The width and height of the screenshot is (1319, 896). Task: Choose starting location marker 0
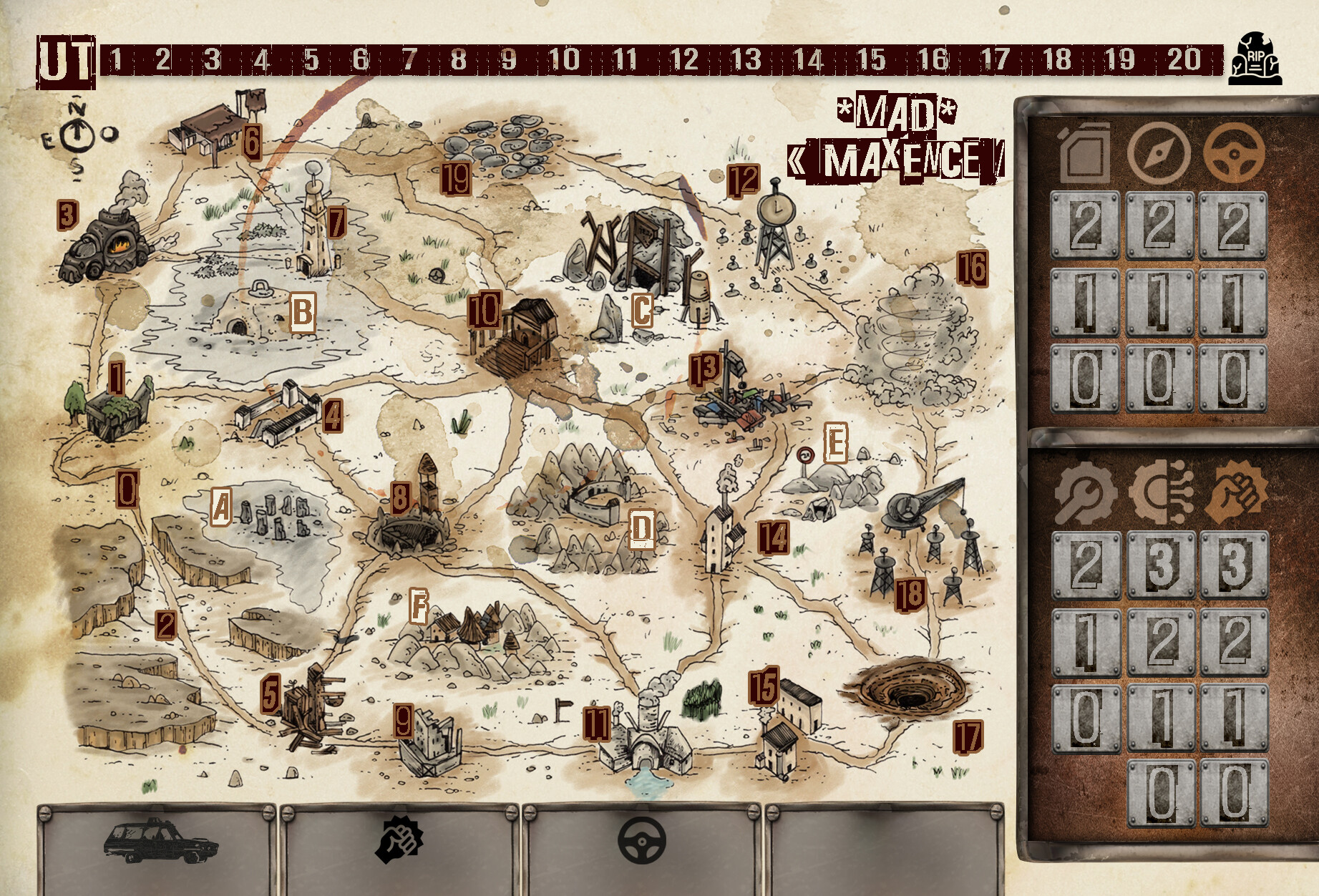[x=127, y=490]
